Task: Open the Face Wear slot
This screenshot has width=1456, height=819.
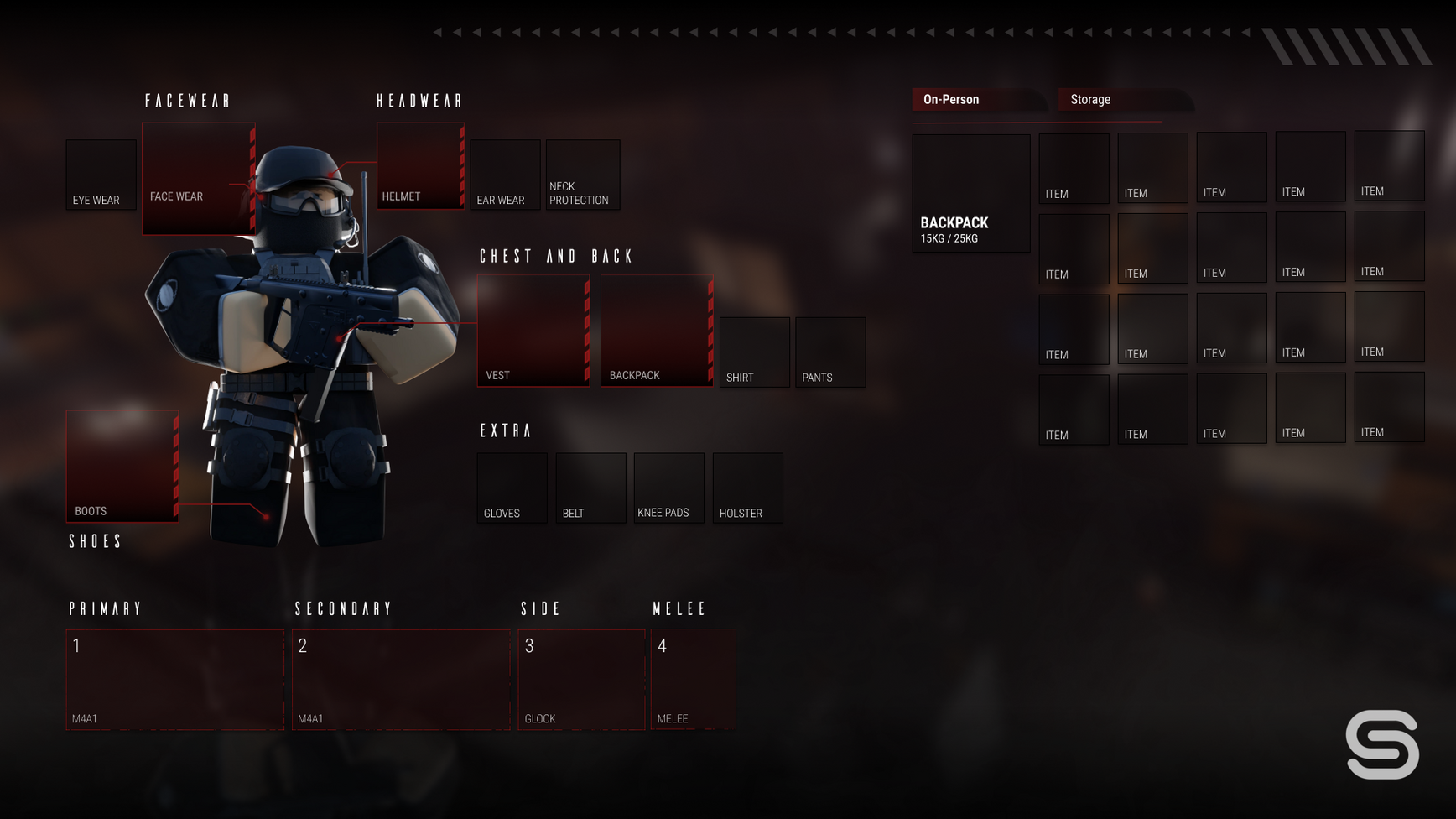Action: [x=198, y=178]
